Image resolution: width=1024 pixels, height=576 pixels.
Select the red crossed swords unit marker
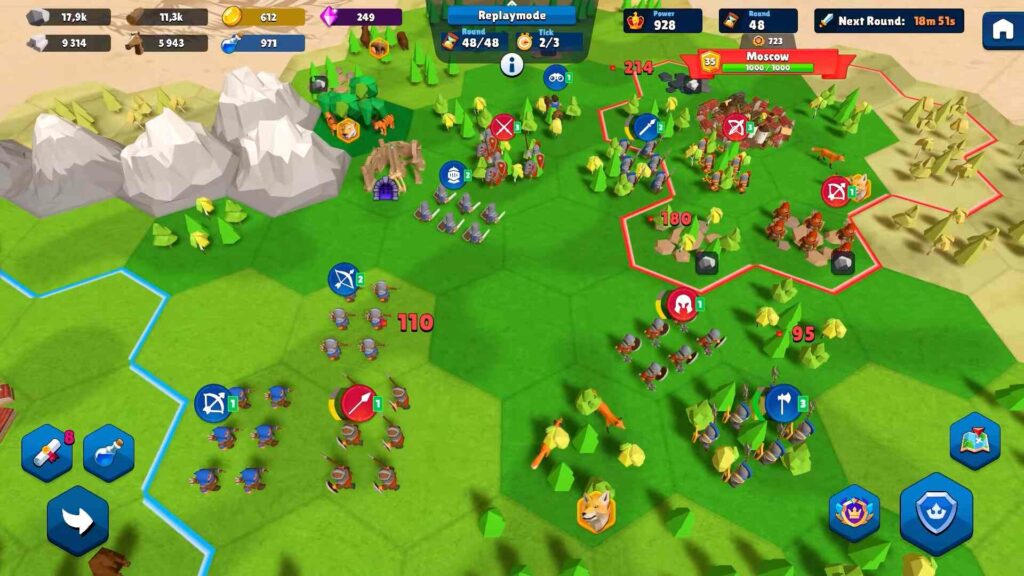tap(503, 127)
